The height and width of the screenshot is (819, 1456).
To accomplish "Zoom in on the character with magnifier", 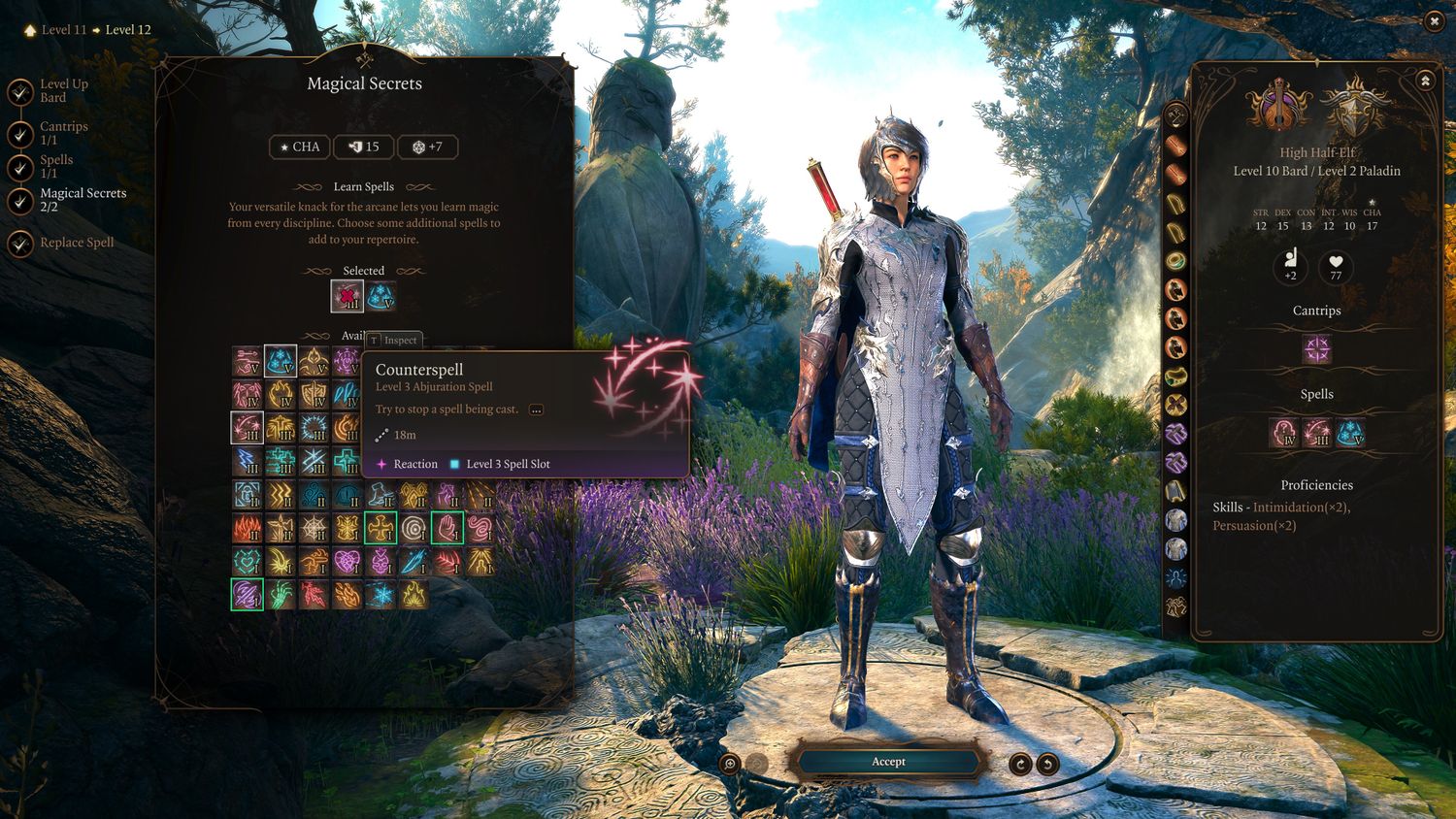I will click(x=730, y=764).
